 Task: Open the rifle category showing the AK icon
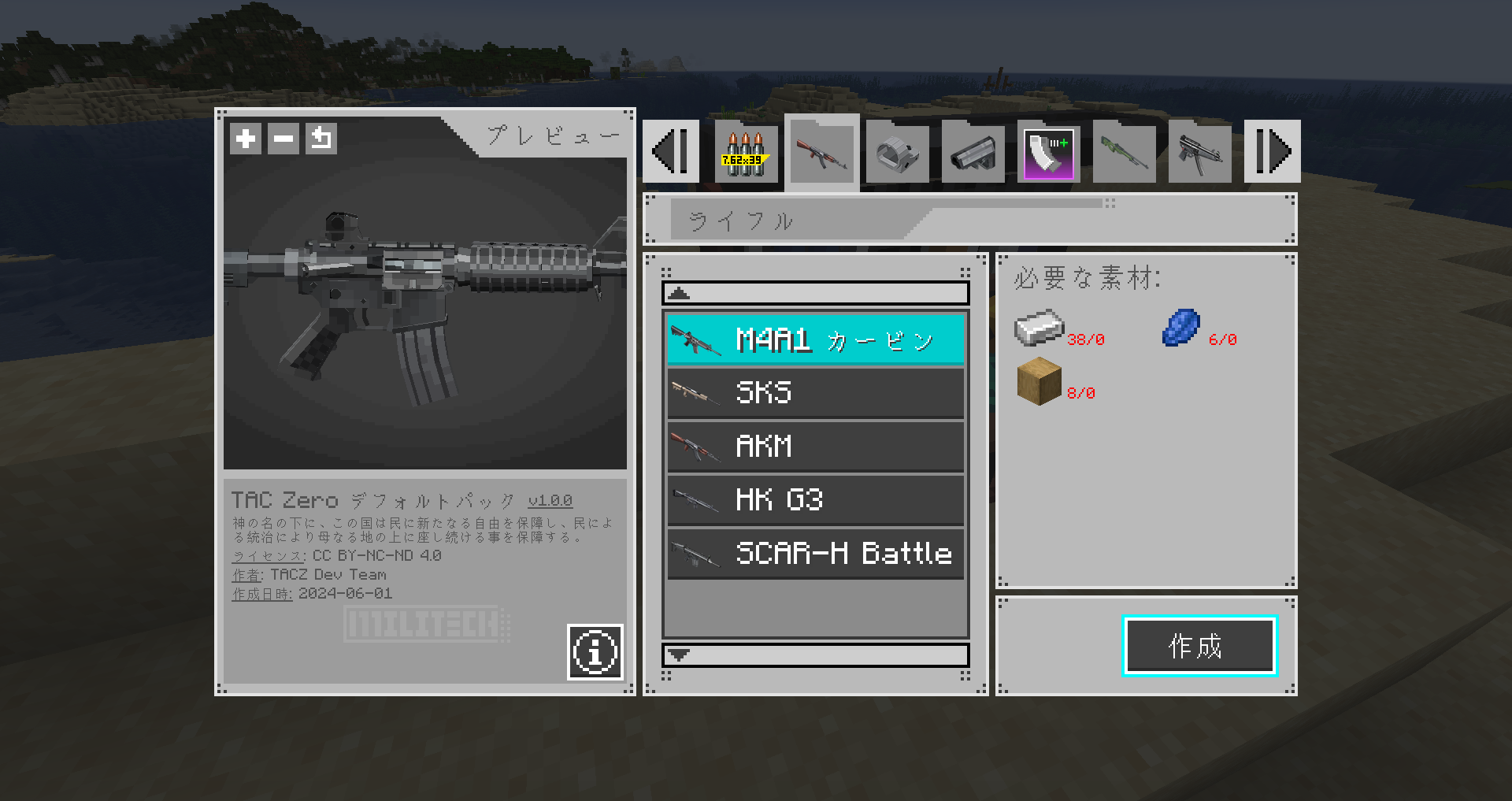[821, 151]
